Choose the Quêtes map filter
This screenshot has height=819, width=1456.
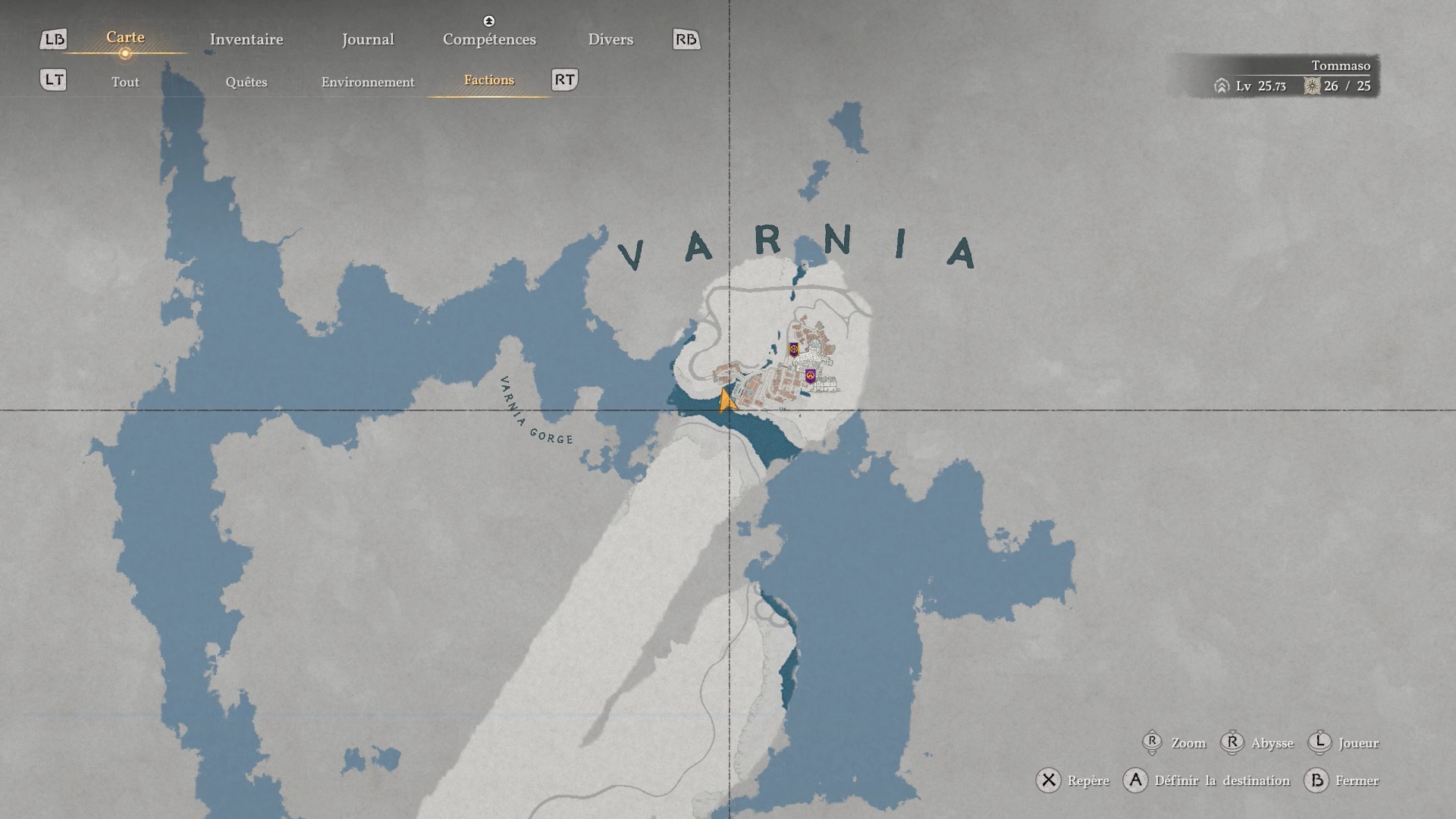(246, 82)
